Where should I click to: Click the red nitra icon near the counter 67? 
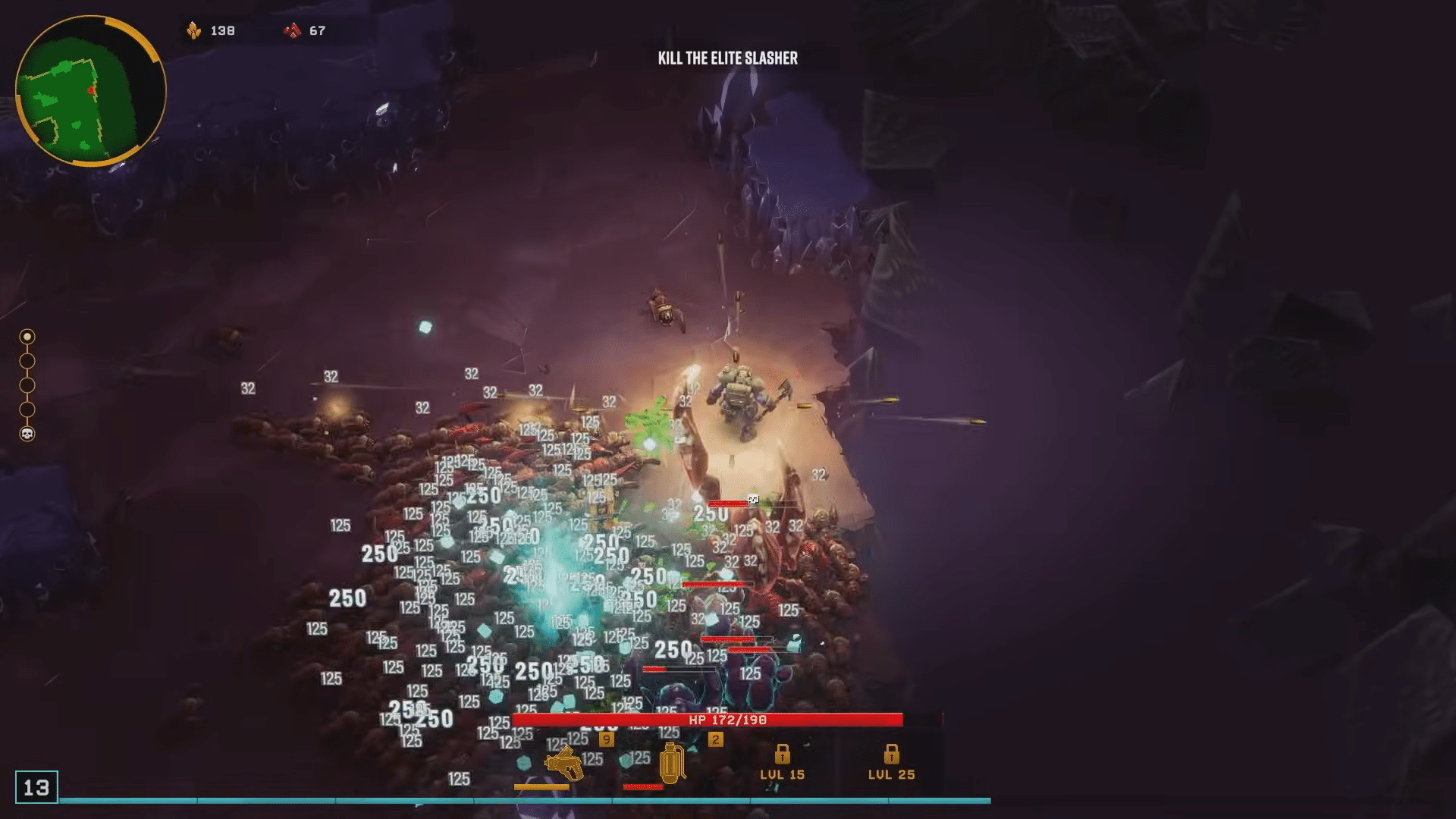292,31
